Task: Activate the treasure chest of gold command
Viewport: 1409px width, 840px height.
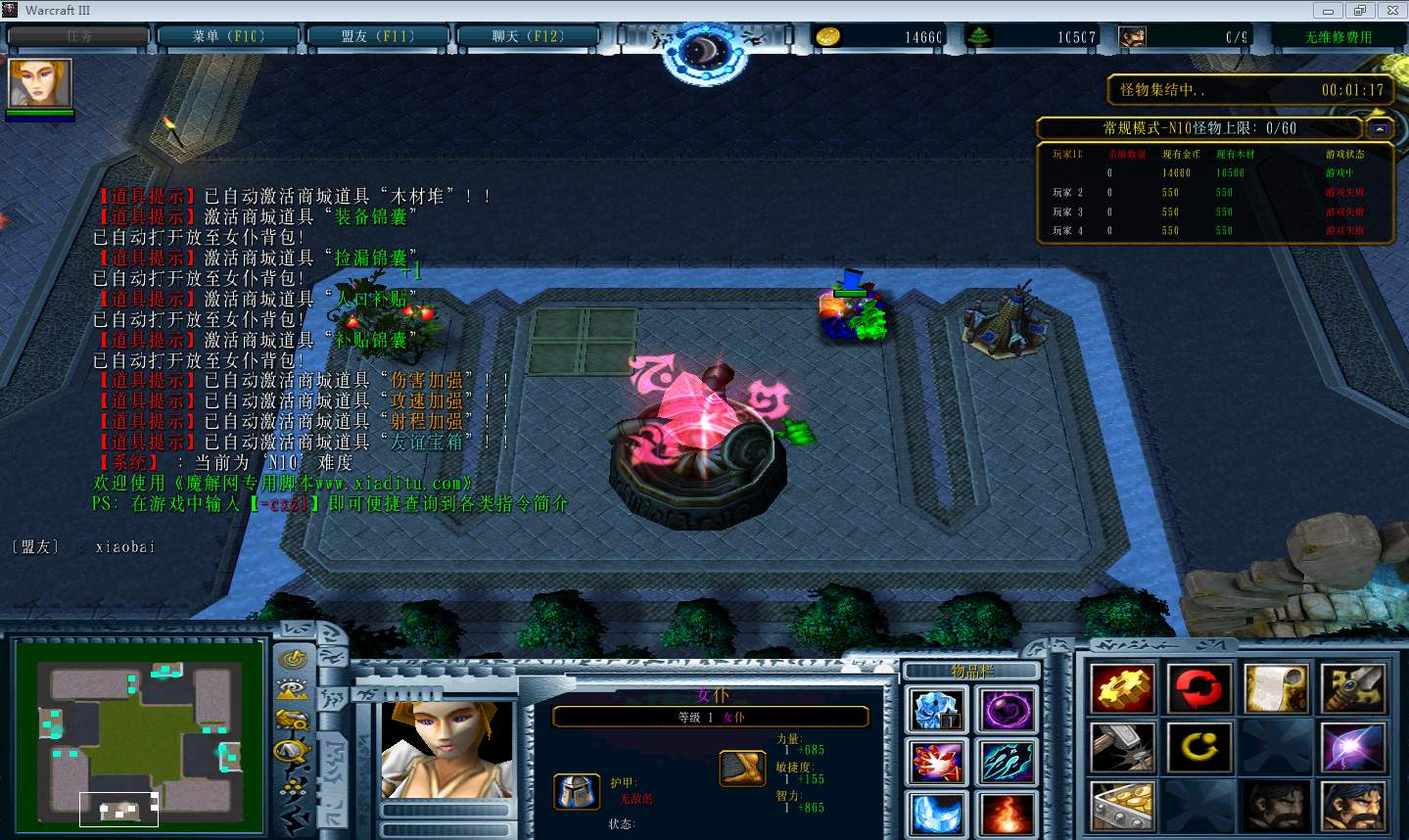Action: point(1123,808)
